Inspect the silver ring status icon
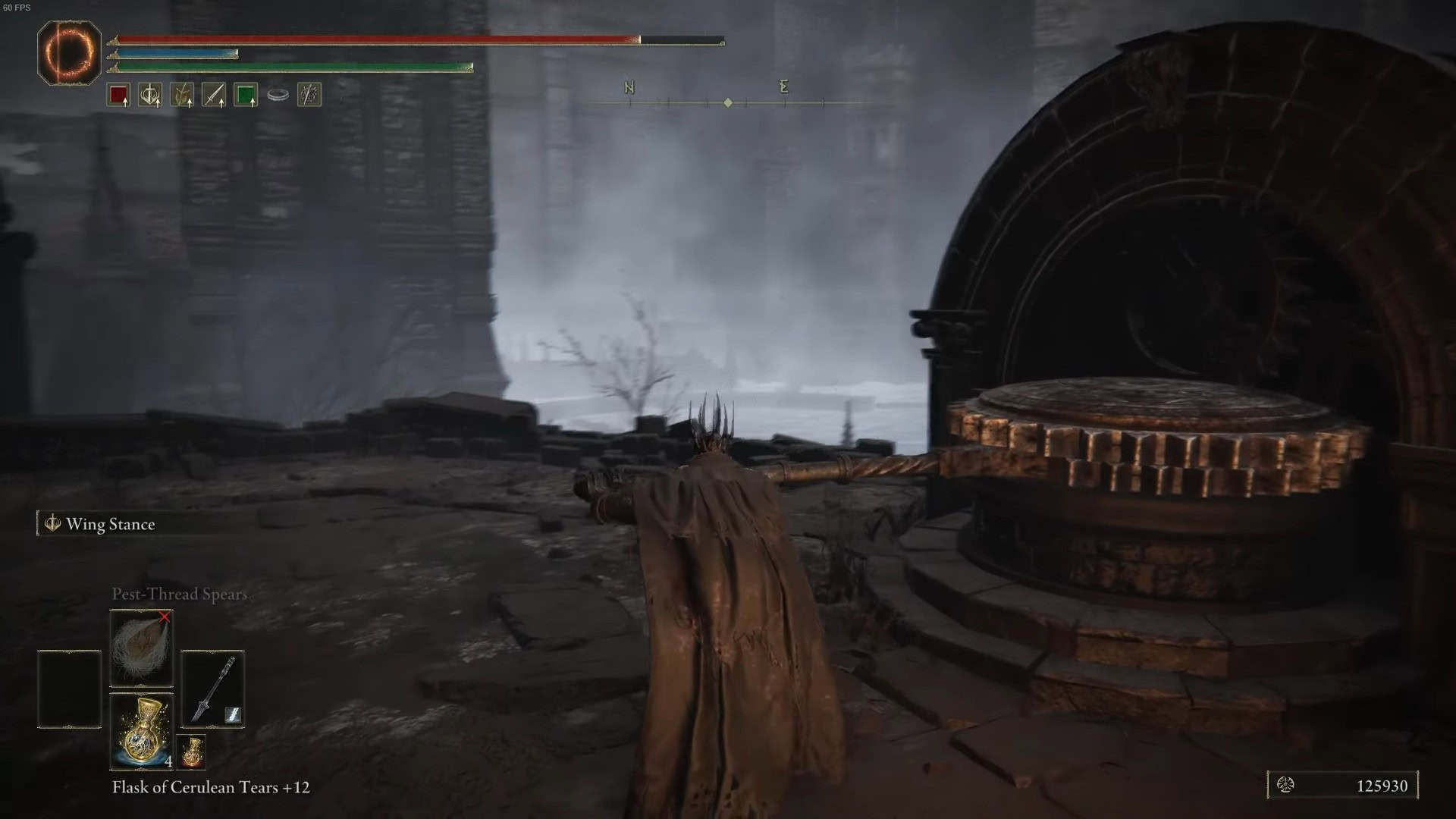This screenshot has width=1456, height=819. (x=278, y=95)
